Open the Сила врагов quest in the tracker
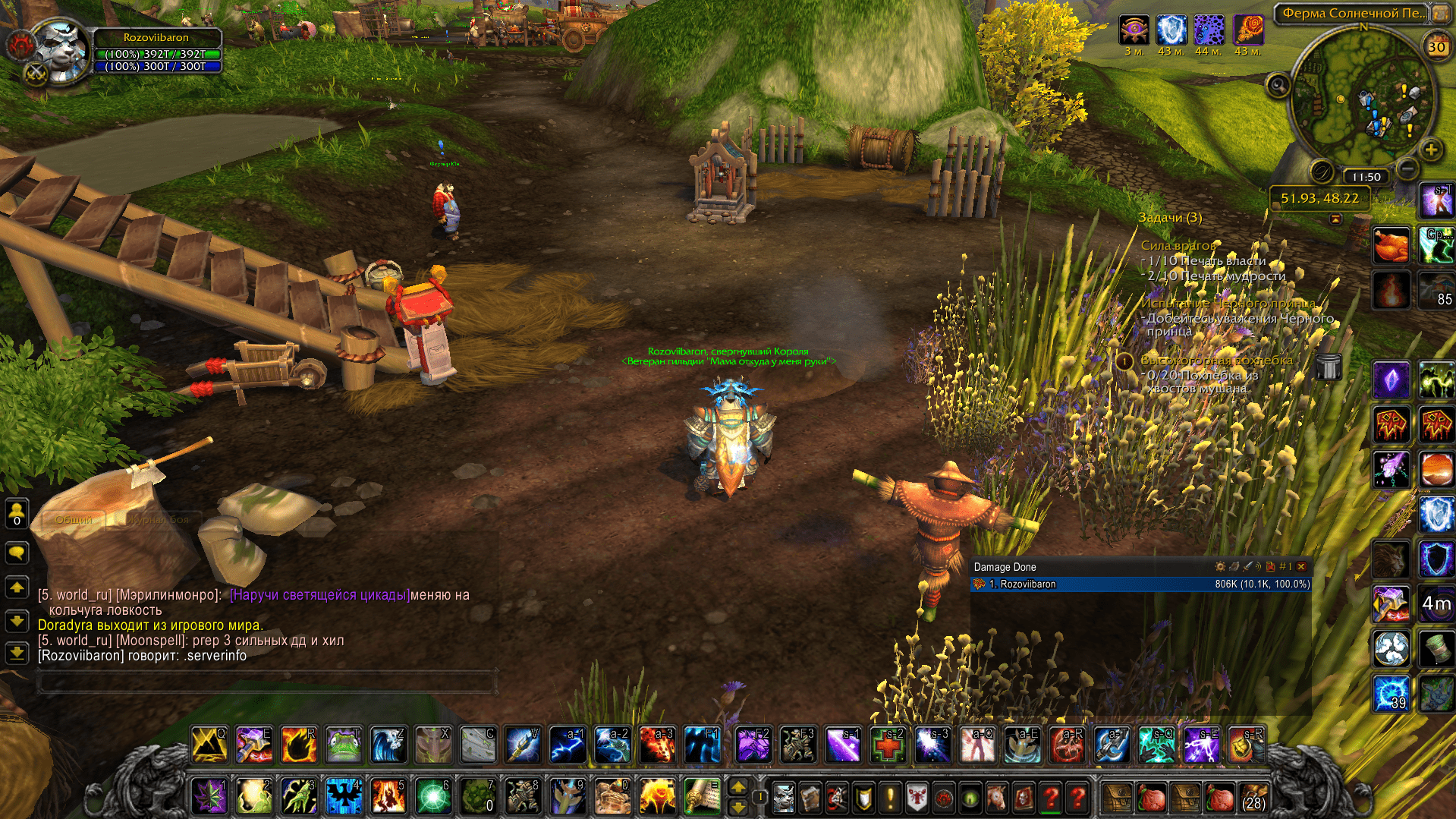 (1178, 245)
